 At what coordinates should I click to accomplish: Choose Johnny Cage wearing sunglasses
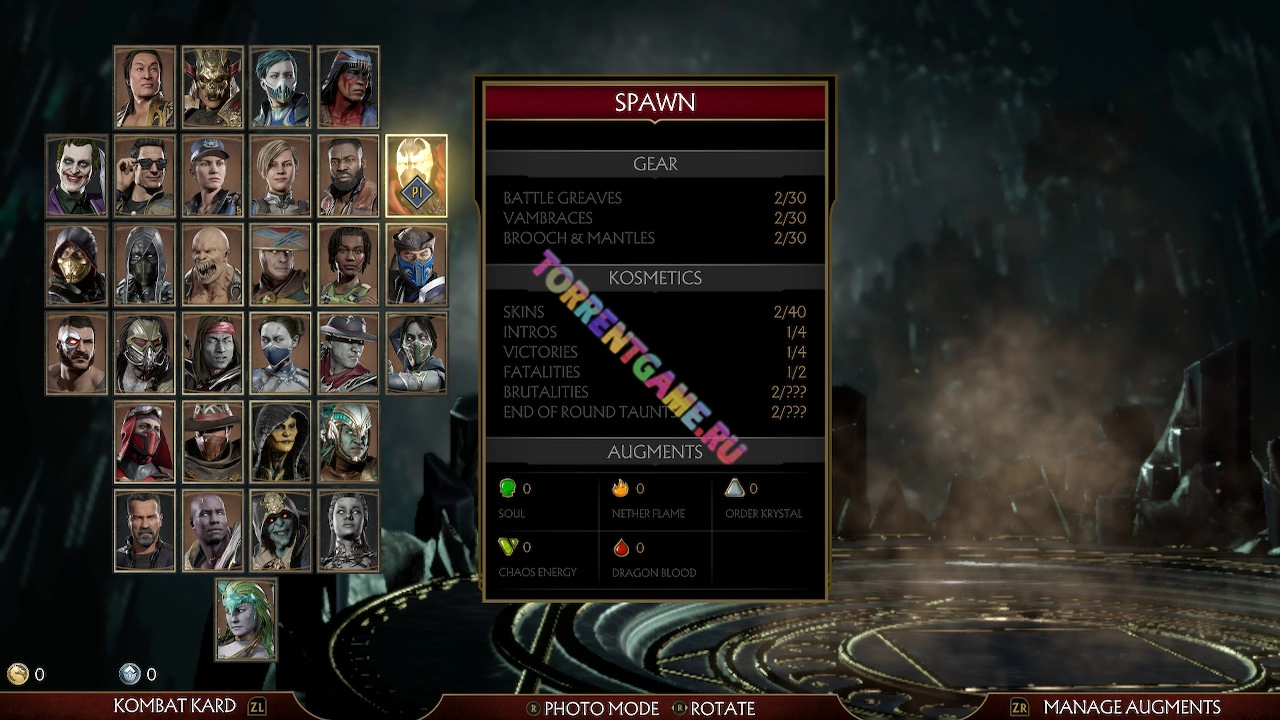pyautogui.click(x=144, y=176)
